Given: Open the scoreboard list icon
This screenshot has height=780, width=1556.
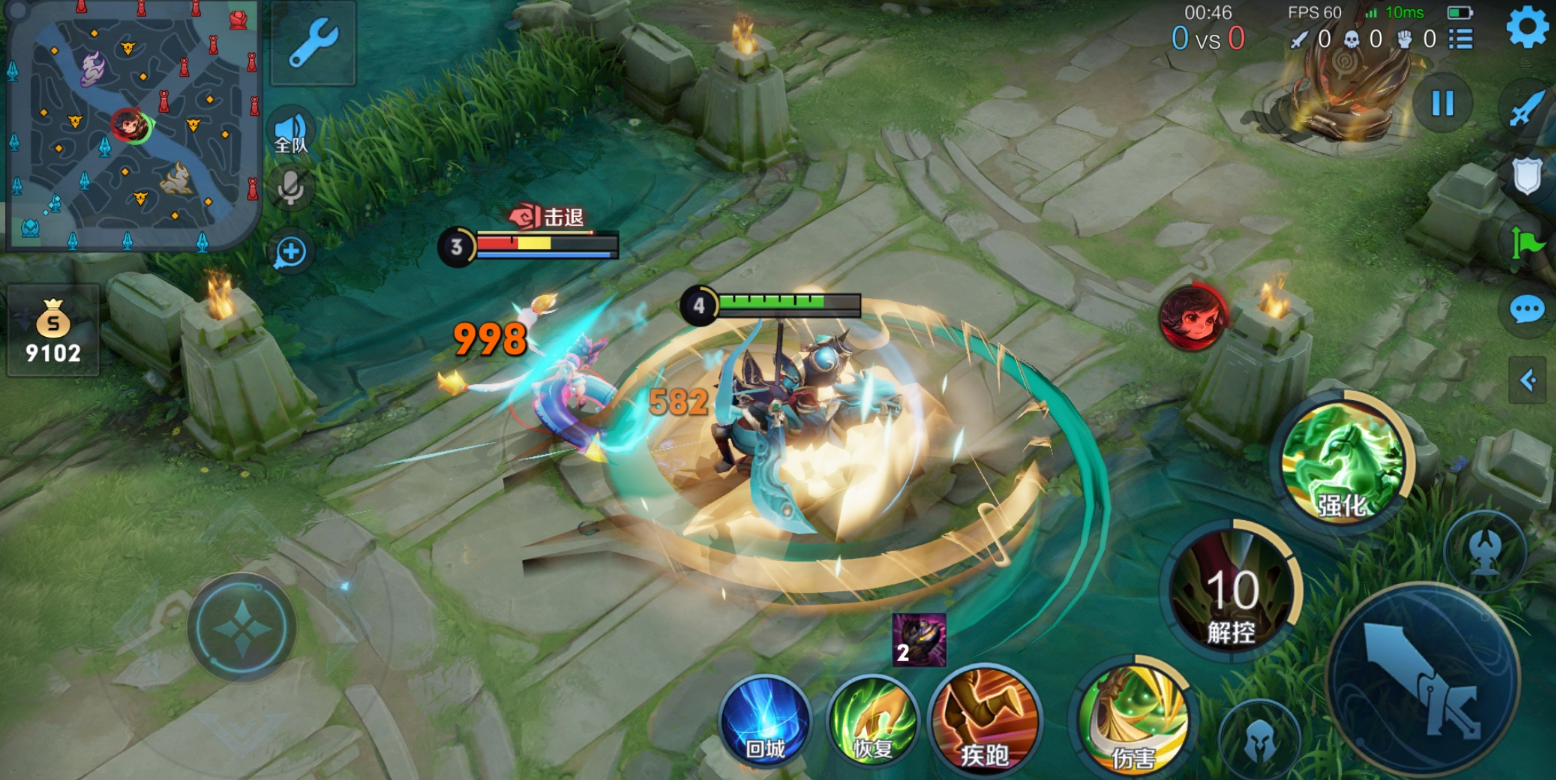Looking at the screenshot, I should pyautogui.click(x=1461, y=39).
